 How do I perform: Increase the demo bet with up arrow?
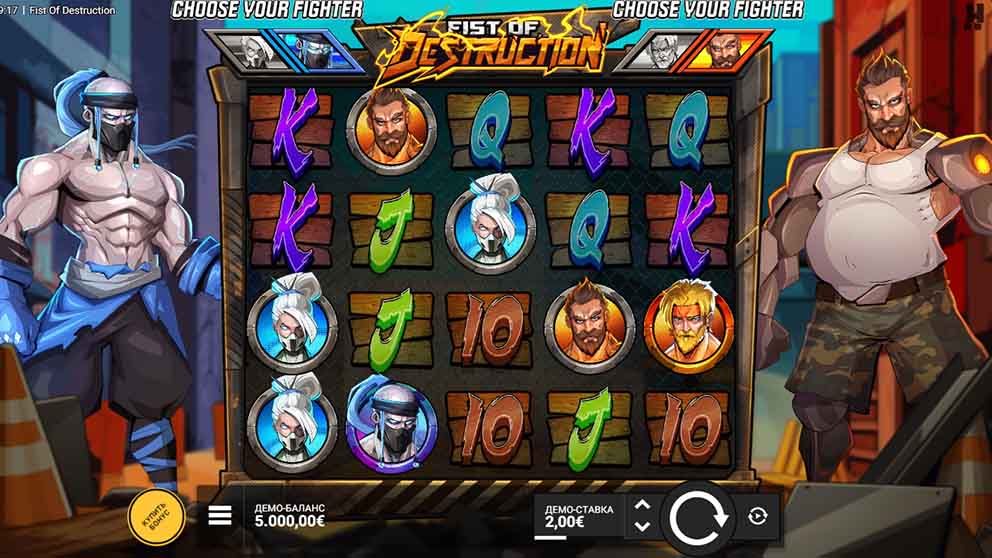[x=643, y=506]
